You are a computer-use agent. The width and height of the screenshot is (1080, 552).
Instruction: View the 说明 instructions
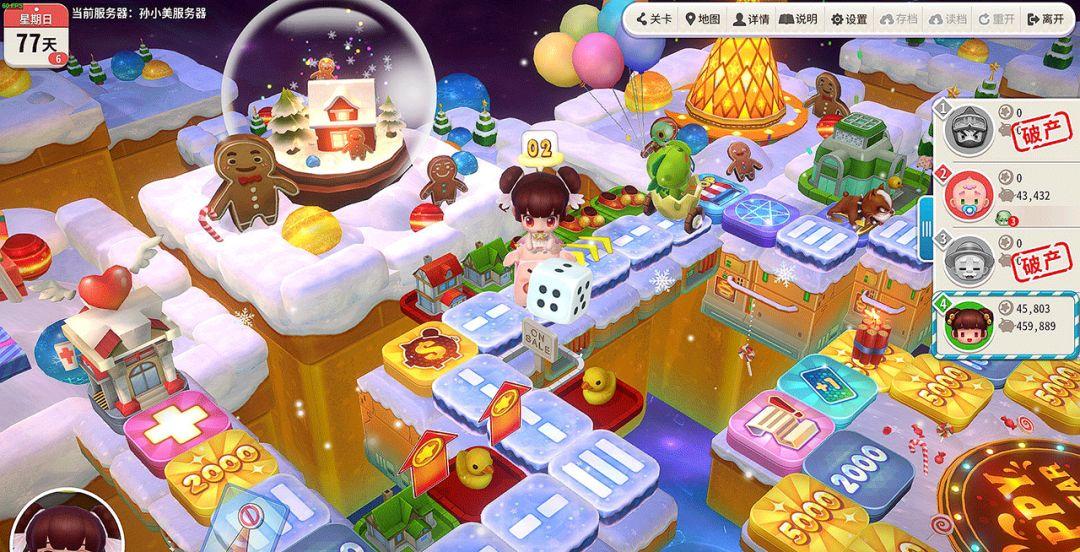(x=799, y=19)
